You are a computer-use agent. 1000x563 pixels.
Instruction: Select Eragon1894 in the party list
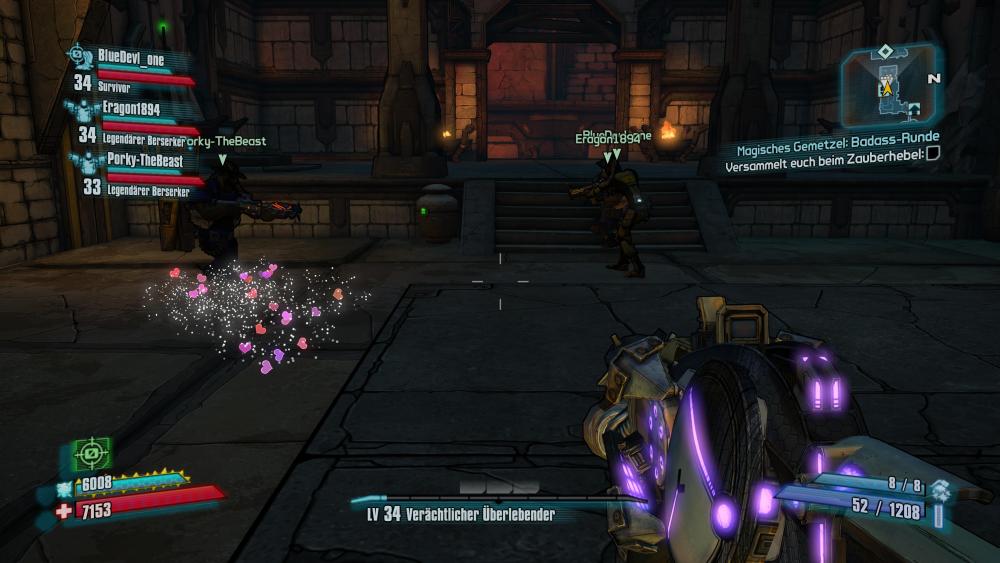pos(131,108)
